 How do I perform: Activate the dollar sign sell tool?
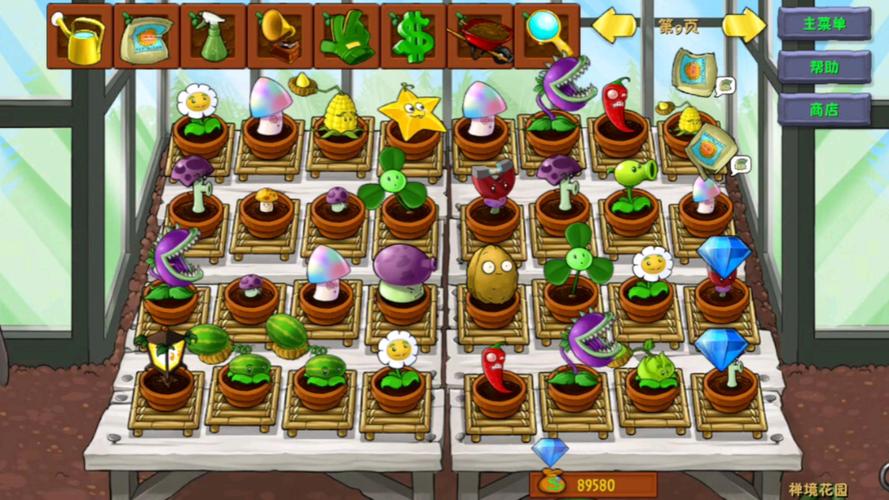(413, 35)
